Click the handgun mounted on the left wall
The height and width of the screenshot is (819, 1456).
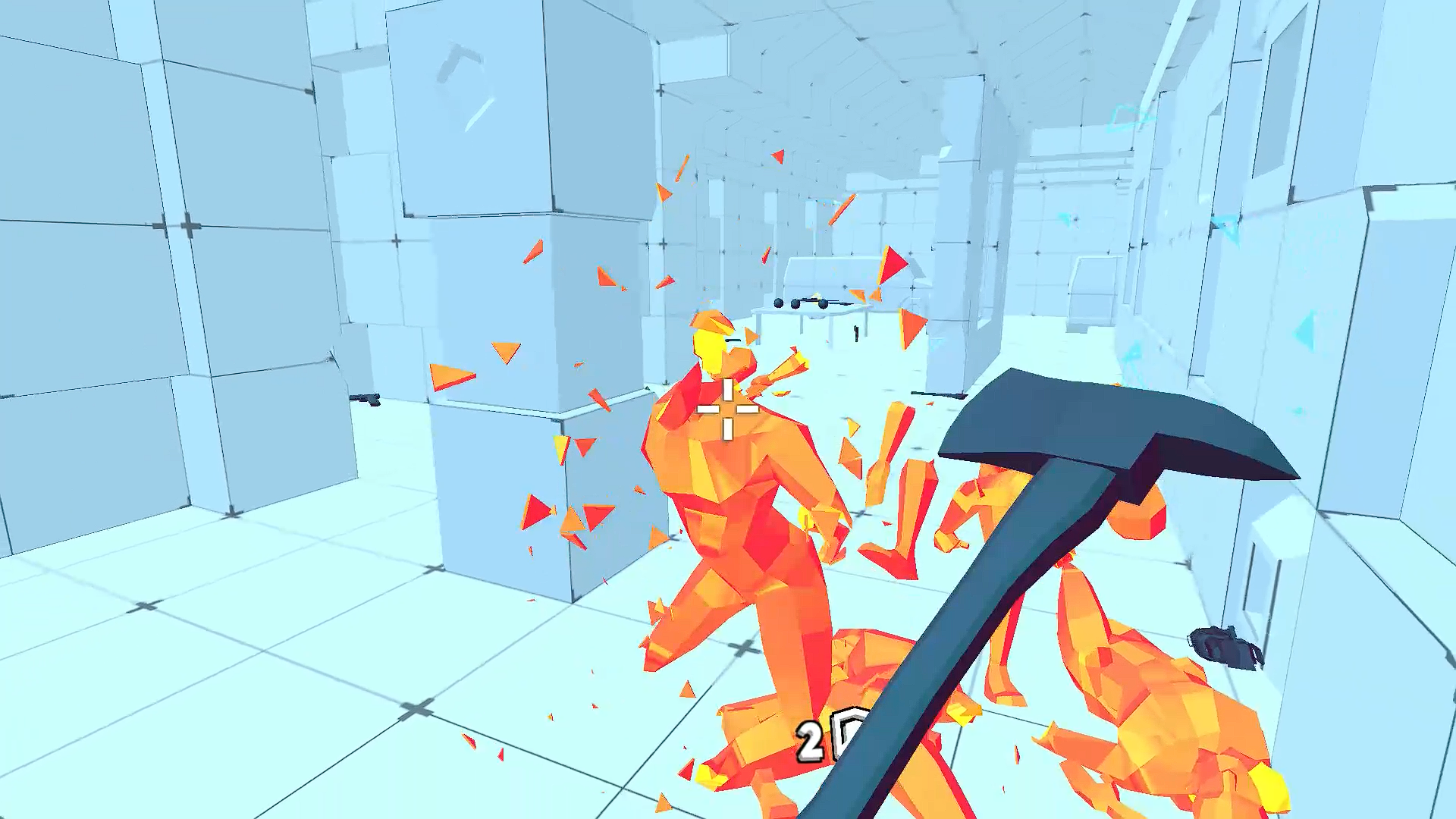(x=366, y=400)
